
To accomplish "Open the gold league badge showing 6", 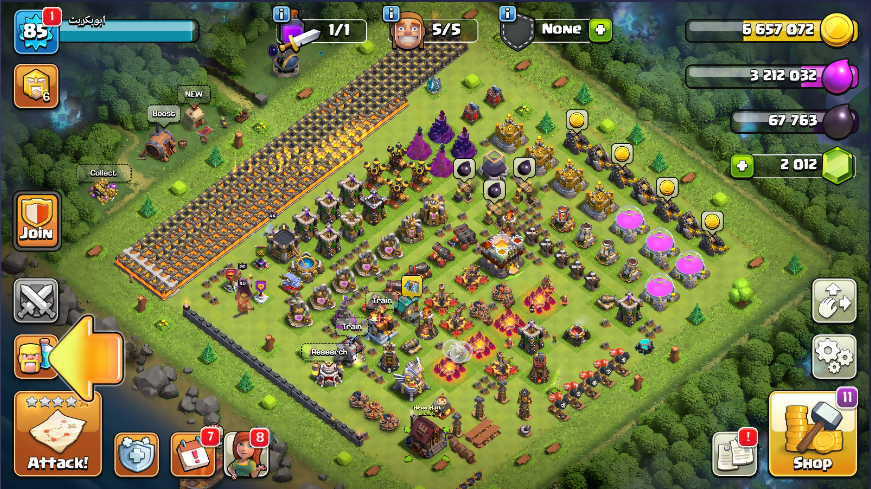I will point(35,86).
